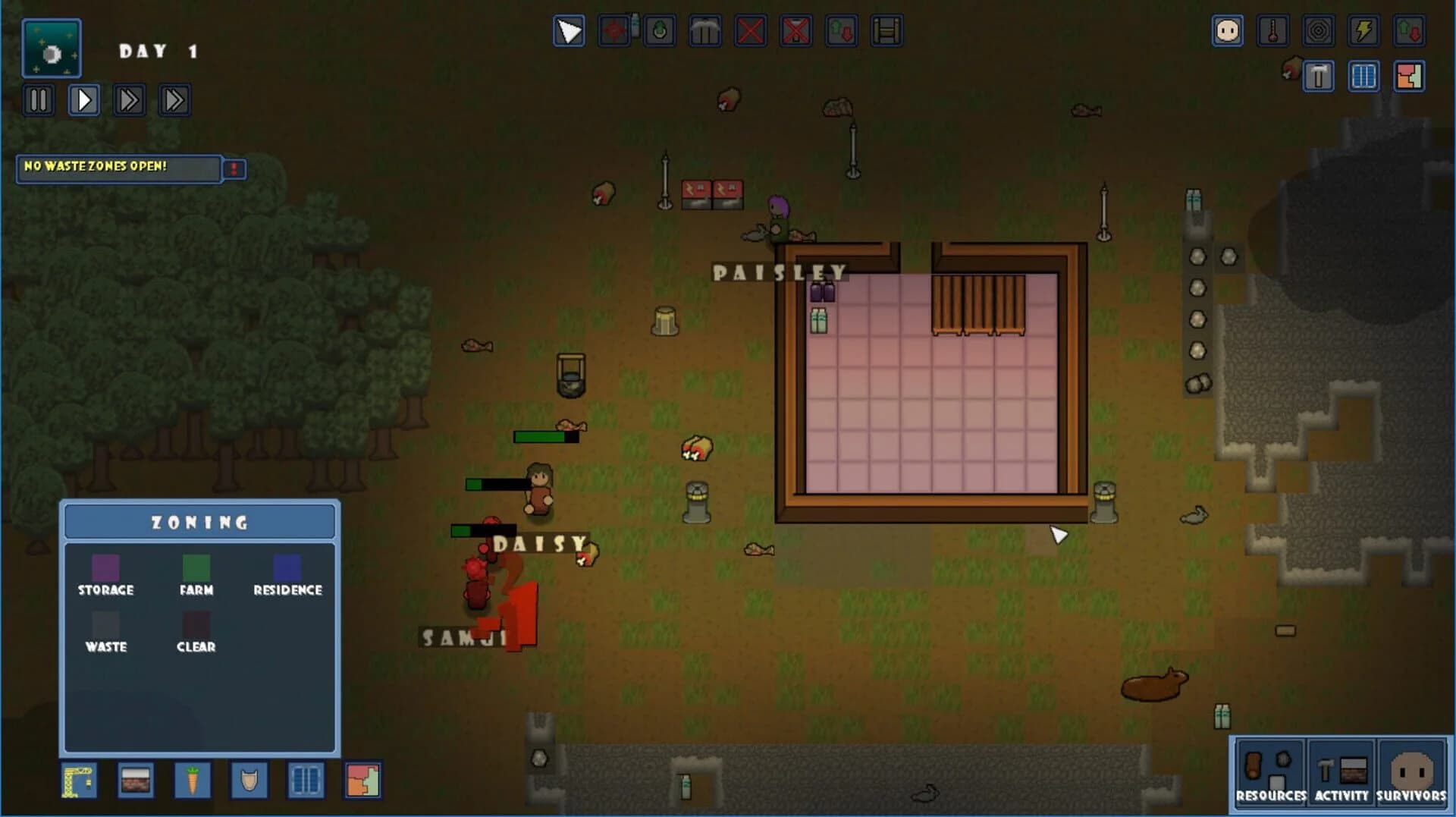This screenshot has height=817, width=1456.
Task: Open the zoning map icon at bottom right toolbar
Action: [x=362, y=781]
